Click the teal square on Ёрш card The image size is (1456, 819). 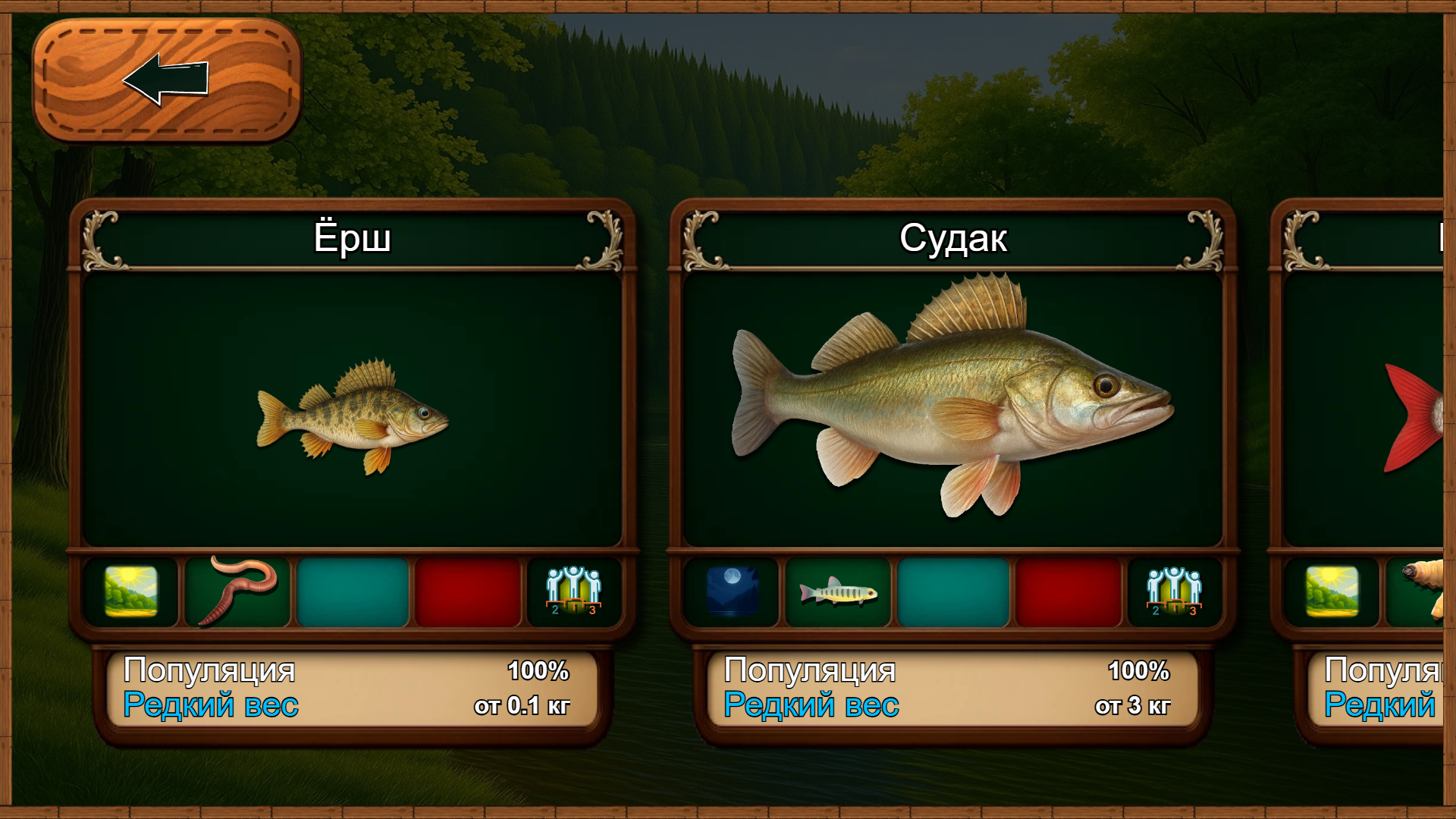[353, 591]
